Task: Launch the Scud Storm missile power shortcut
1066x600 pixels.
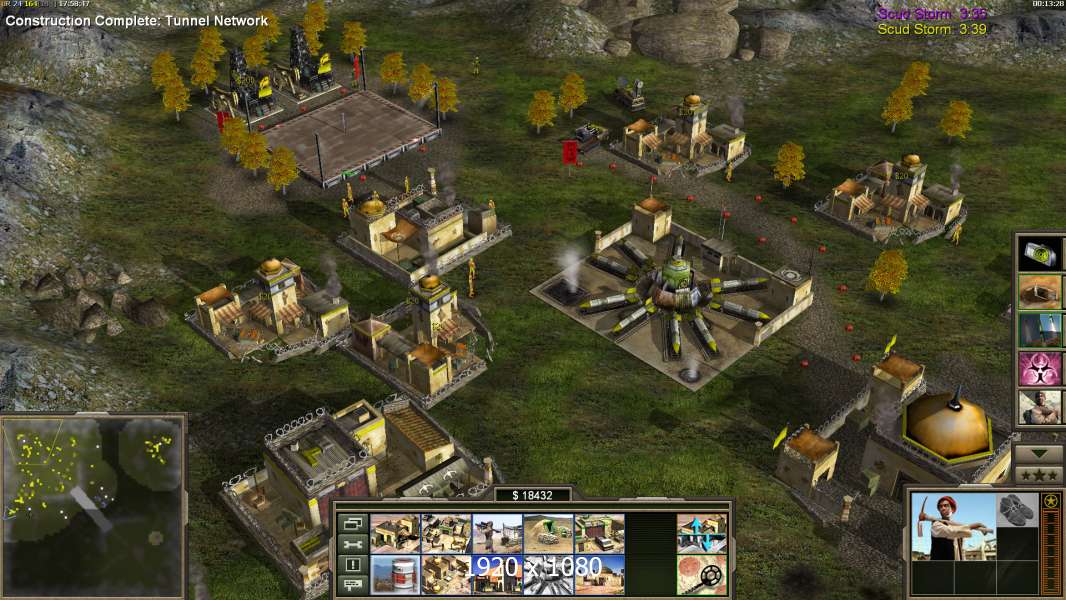Action: tap(1040, 330)
